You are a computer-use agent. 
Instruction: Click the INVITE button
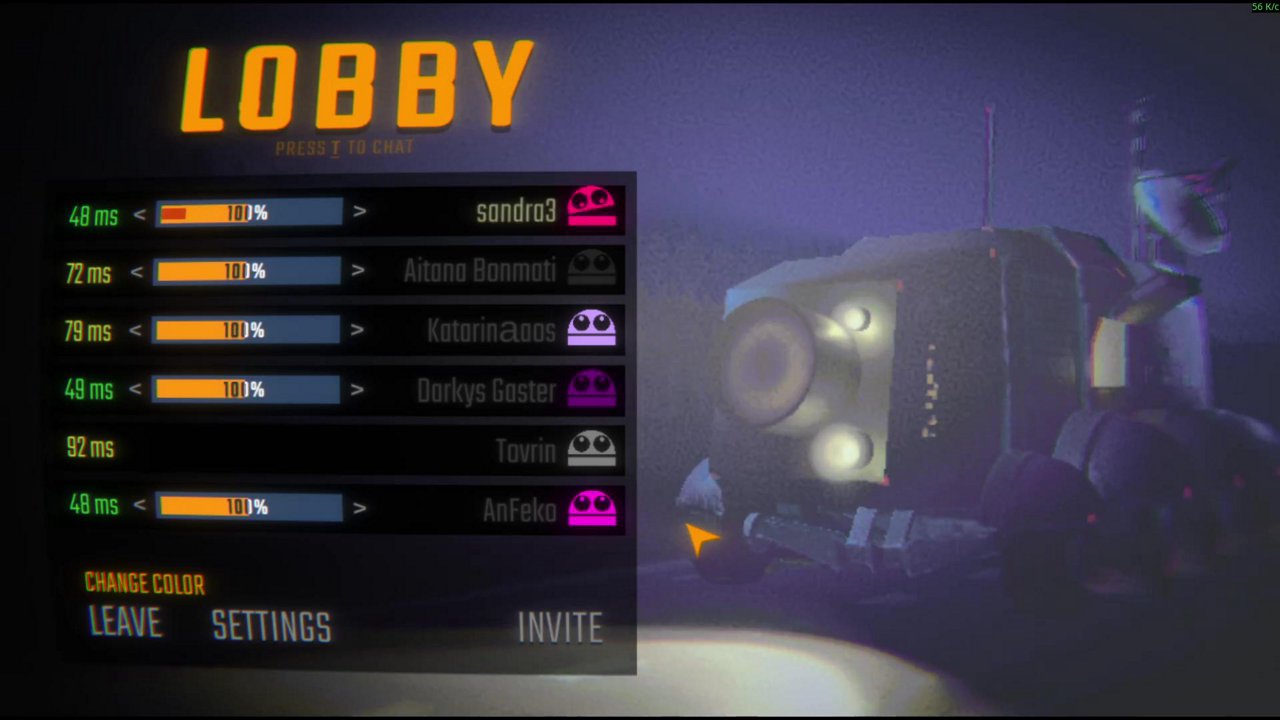coord(559,627)
